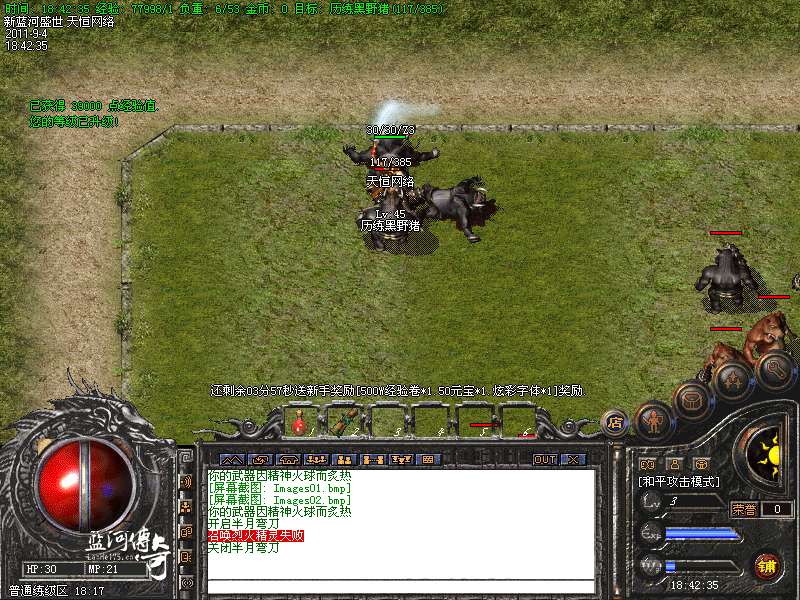Open the shop with the 店 button
This screenshot has width=800, height=600.
tap(616, 422)
